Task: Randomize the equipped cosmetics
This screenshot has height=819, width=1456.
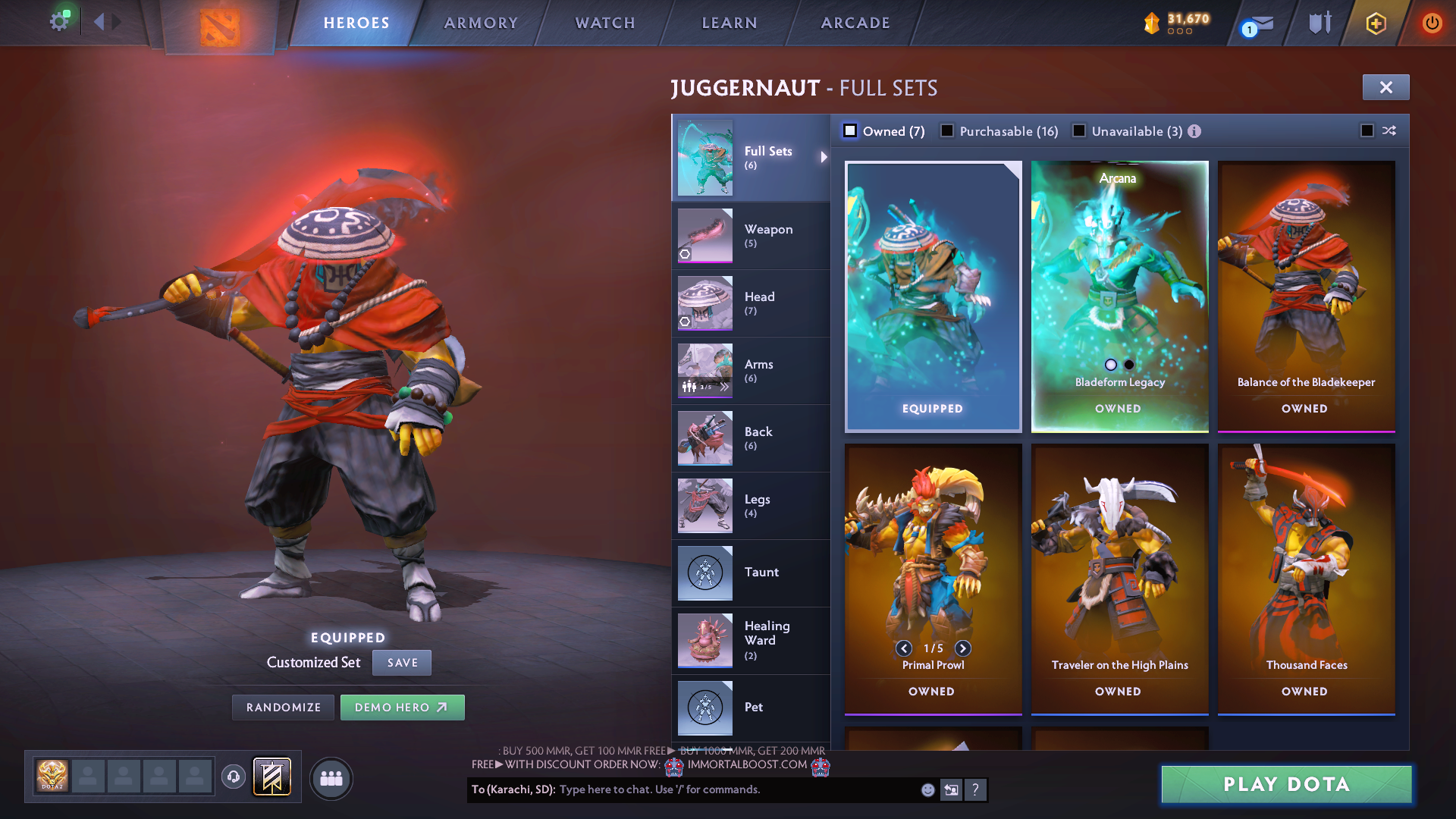Action: click(x=284, y=708)
